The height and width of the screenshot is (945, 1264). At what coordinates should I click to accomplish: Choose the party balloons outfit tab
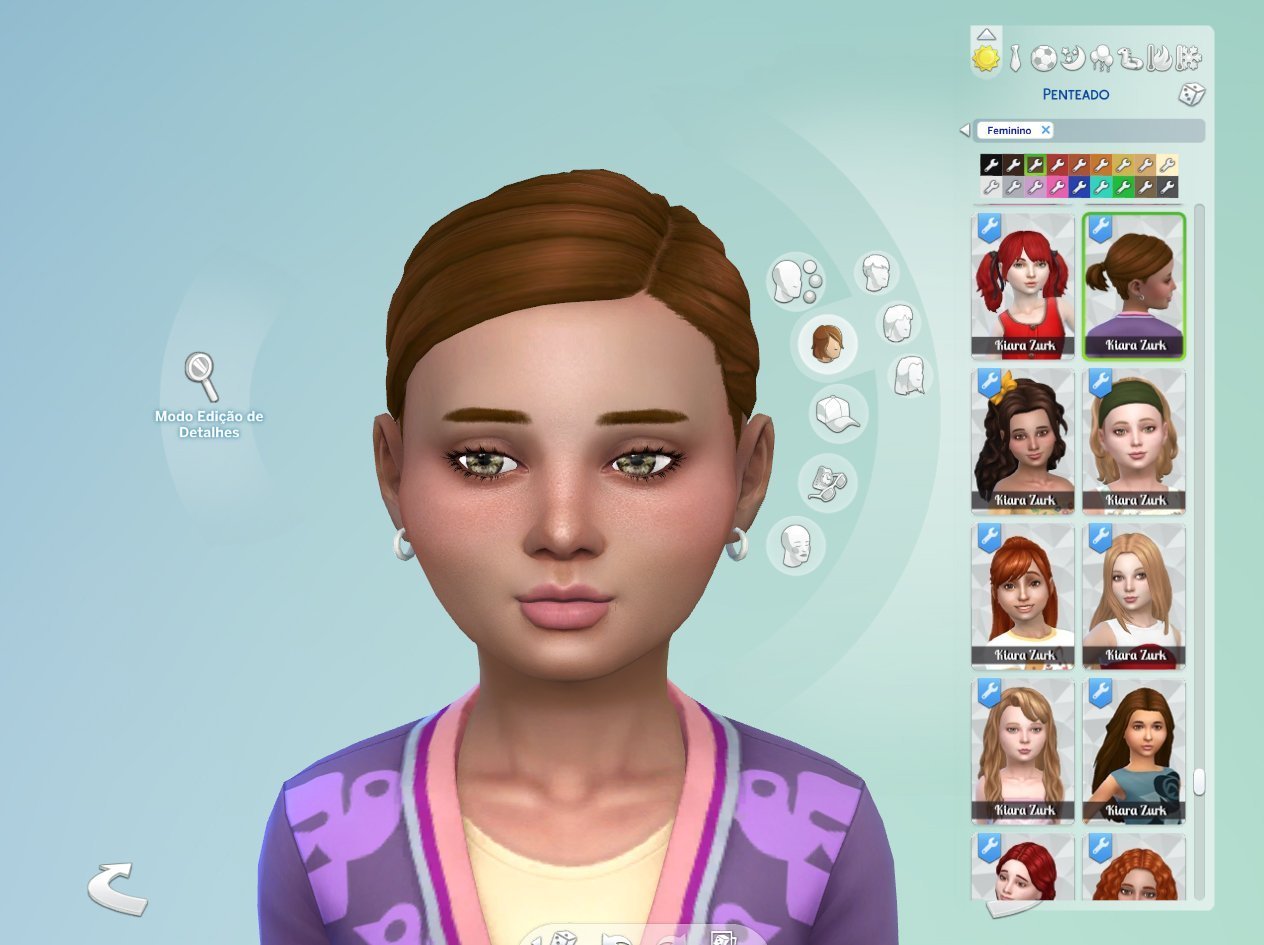pos(1101,58)
